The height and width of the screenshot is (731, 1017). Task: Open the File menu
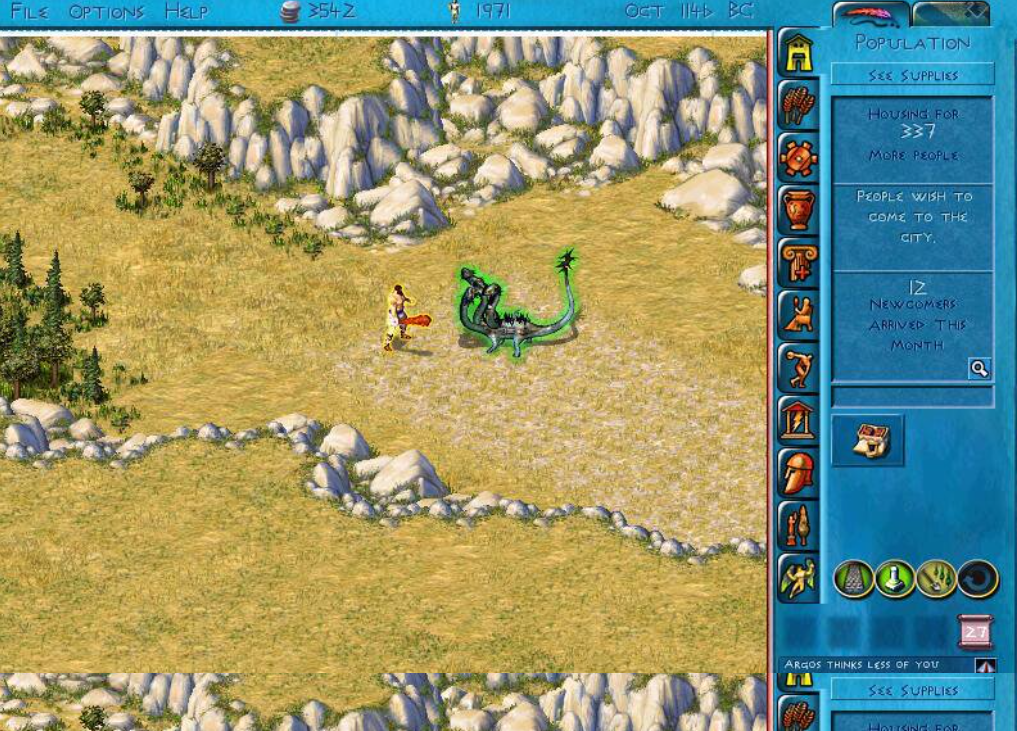pos(29,12)
